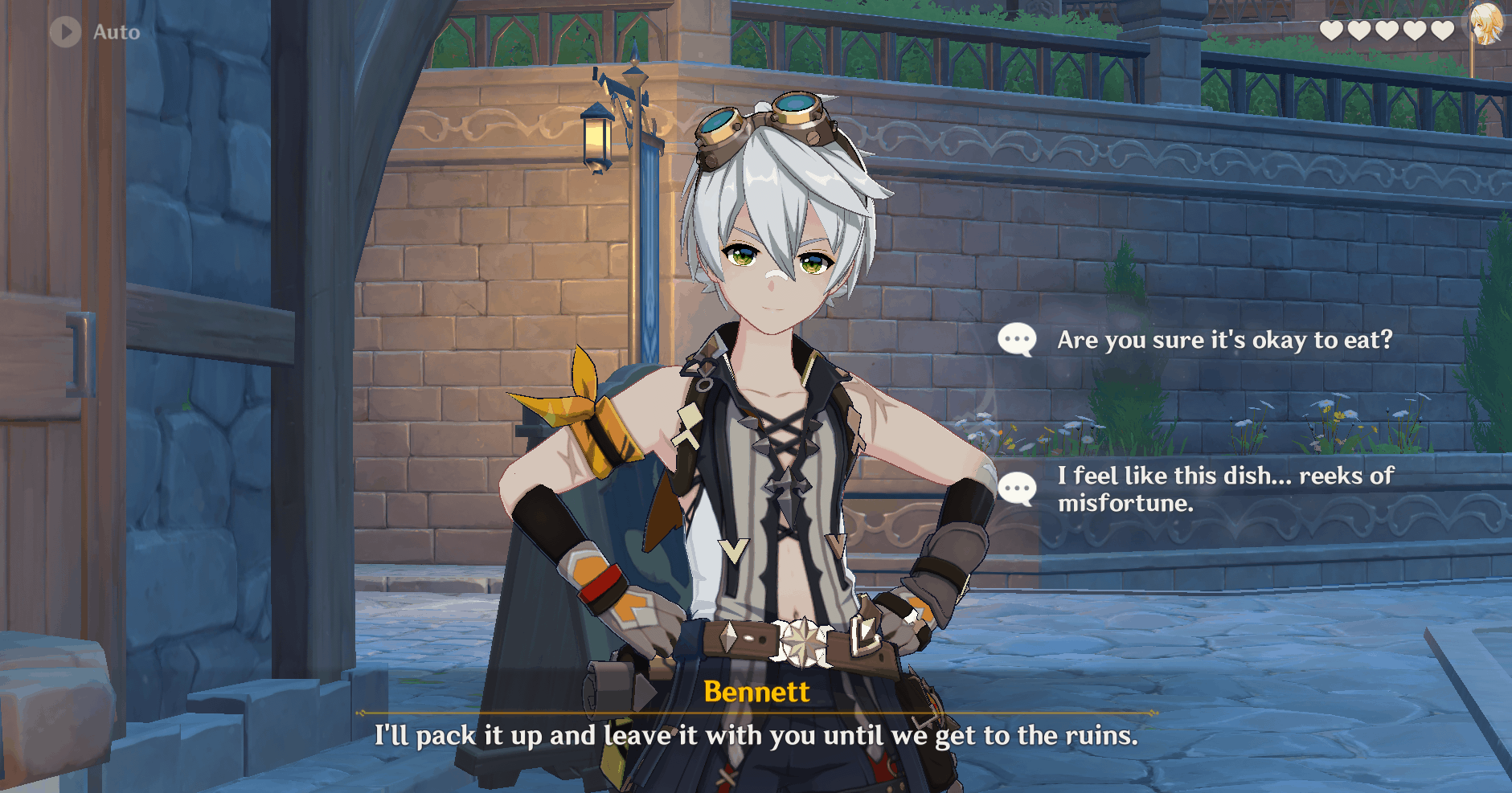Image resolution: width=1512 pixels, height=793 pixels.
Task: Click Bennett's name above the dialogue
Action: point(756,692)
